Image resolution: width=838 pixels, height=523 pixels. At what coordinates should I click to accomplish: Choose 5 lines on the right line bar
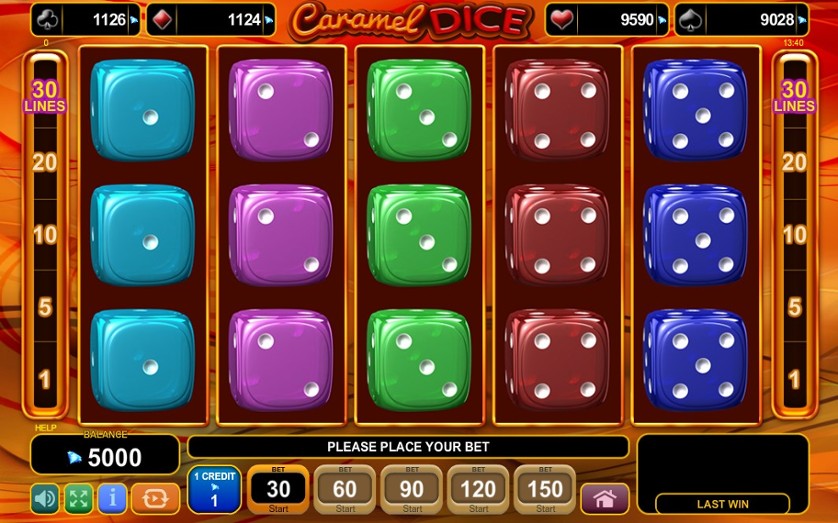794,307
